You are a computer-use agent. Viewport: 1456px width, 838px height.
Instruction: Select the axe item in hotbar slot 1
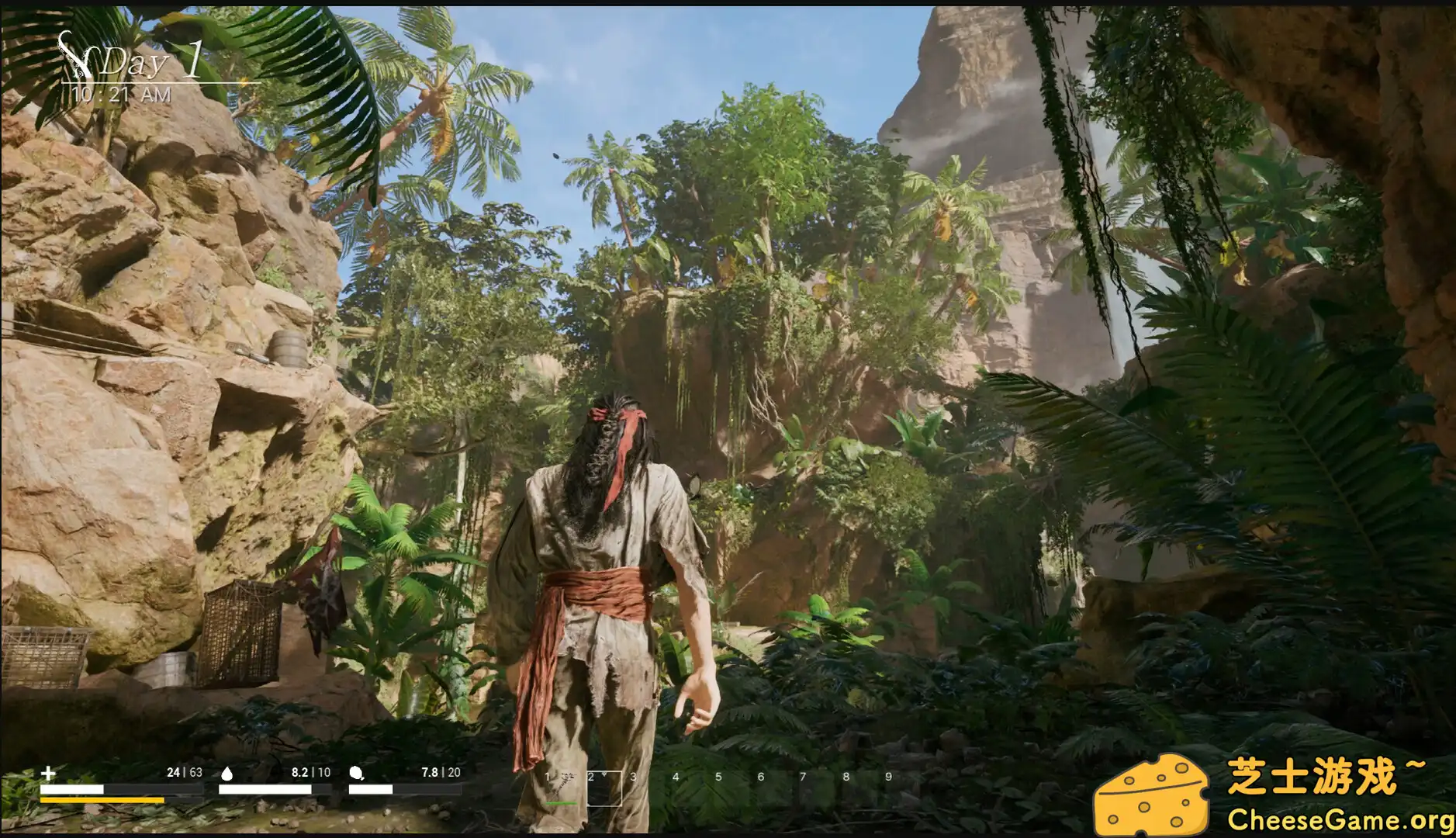pyautogui.click(x=564, y=785)
